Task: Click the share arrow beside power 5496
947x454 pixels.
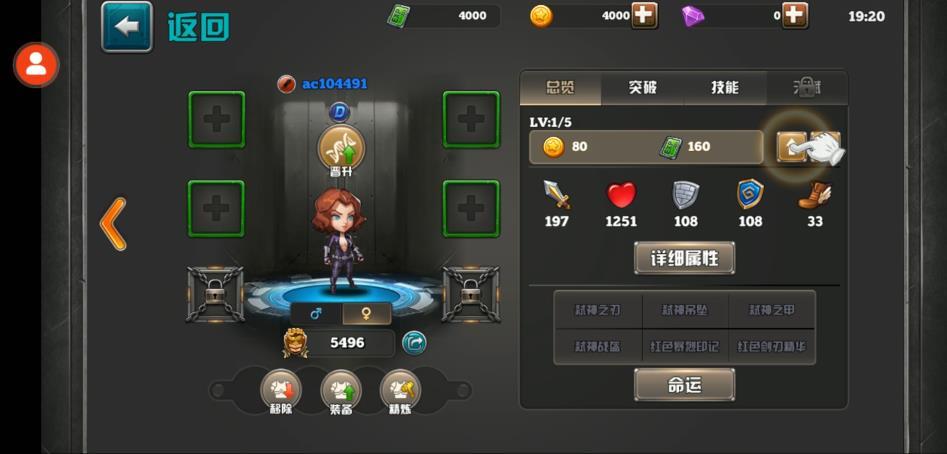Action: tap(414, 343)
